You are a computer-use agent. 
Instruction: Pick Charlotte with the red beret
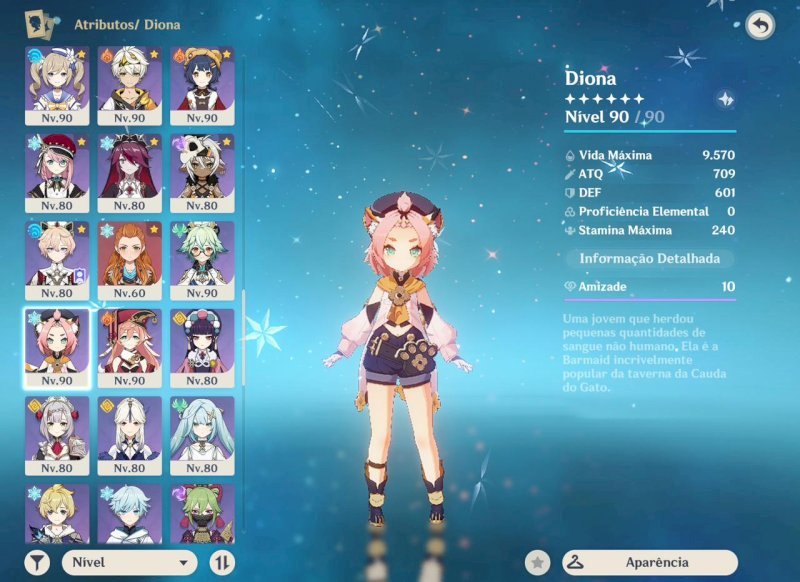pyautogui.click(x=56, y=166)
